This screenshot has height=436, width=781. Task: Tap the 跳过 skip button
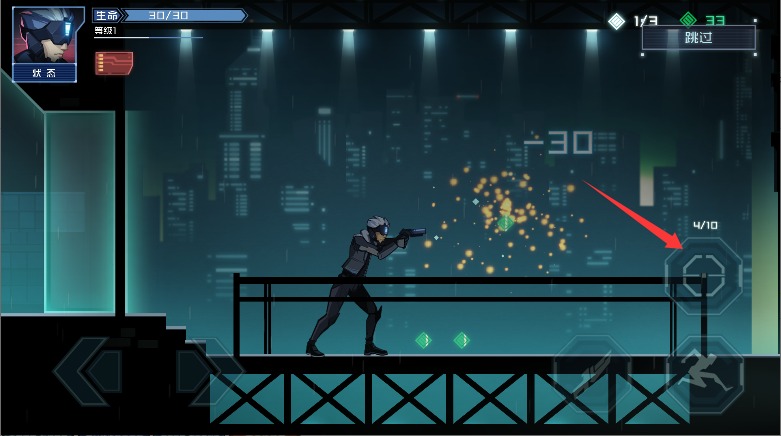coord(699,38)
